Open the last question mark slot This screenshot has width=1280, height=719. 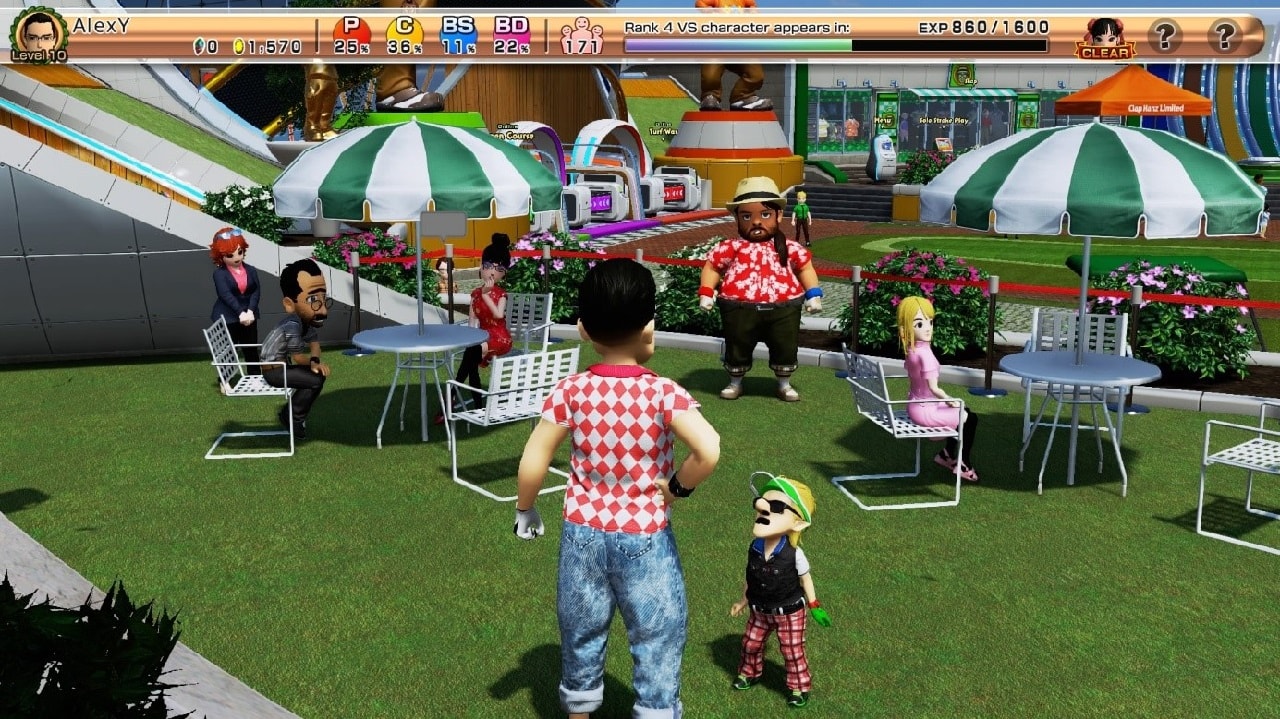(1224, 36)
